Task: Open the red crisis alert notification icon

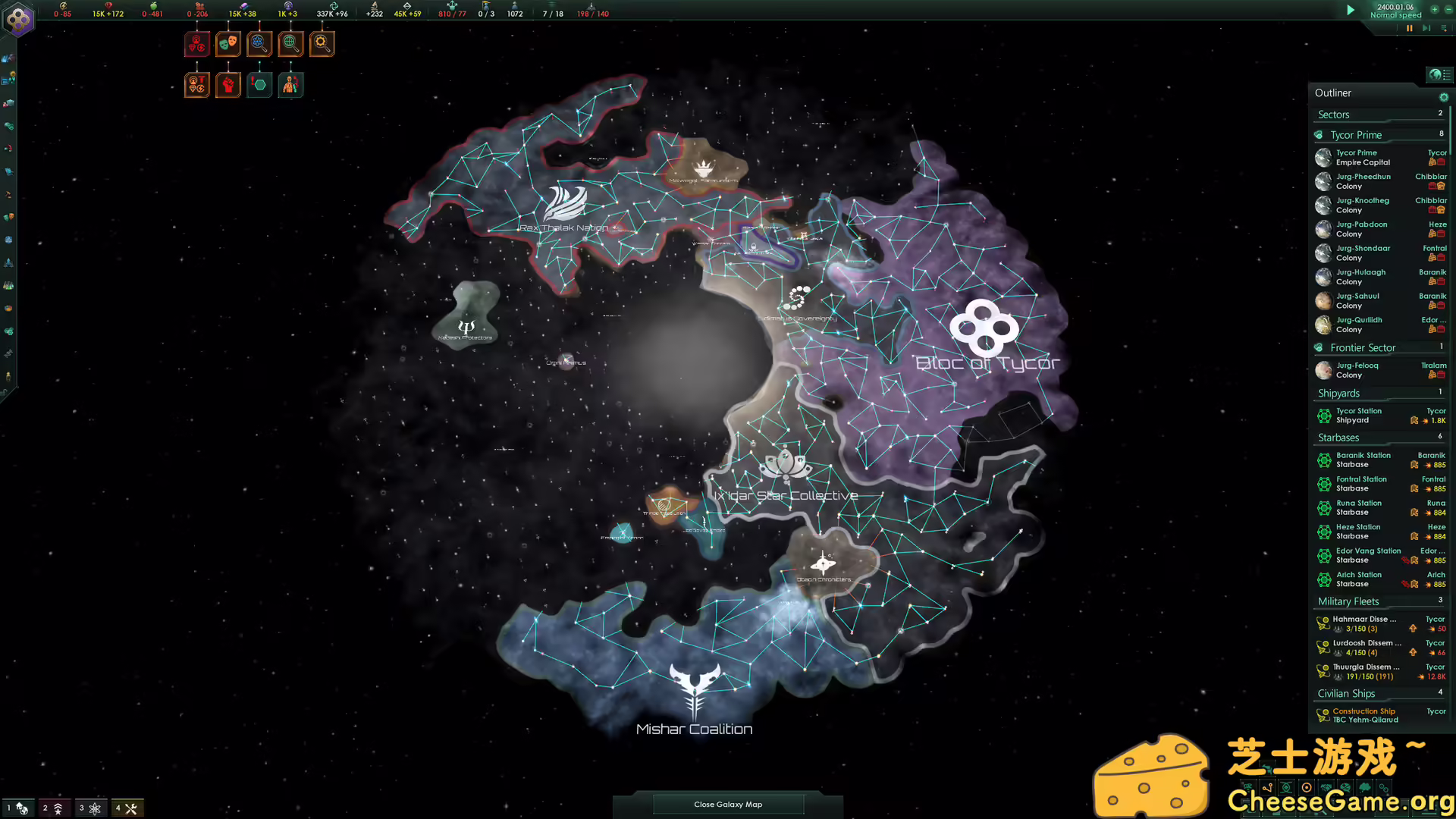Action: [x=197, y=43]
